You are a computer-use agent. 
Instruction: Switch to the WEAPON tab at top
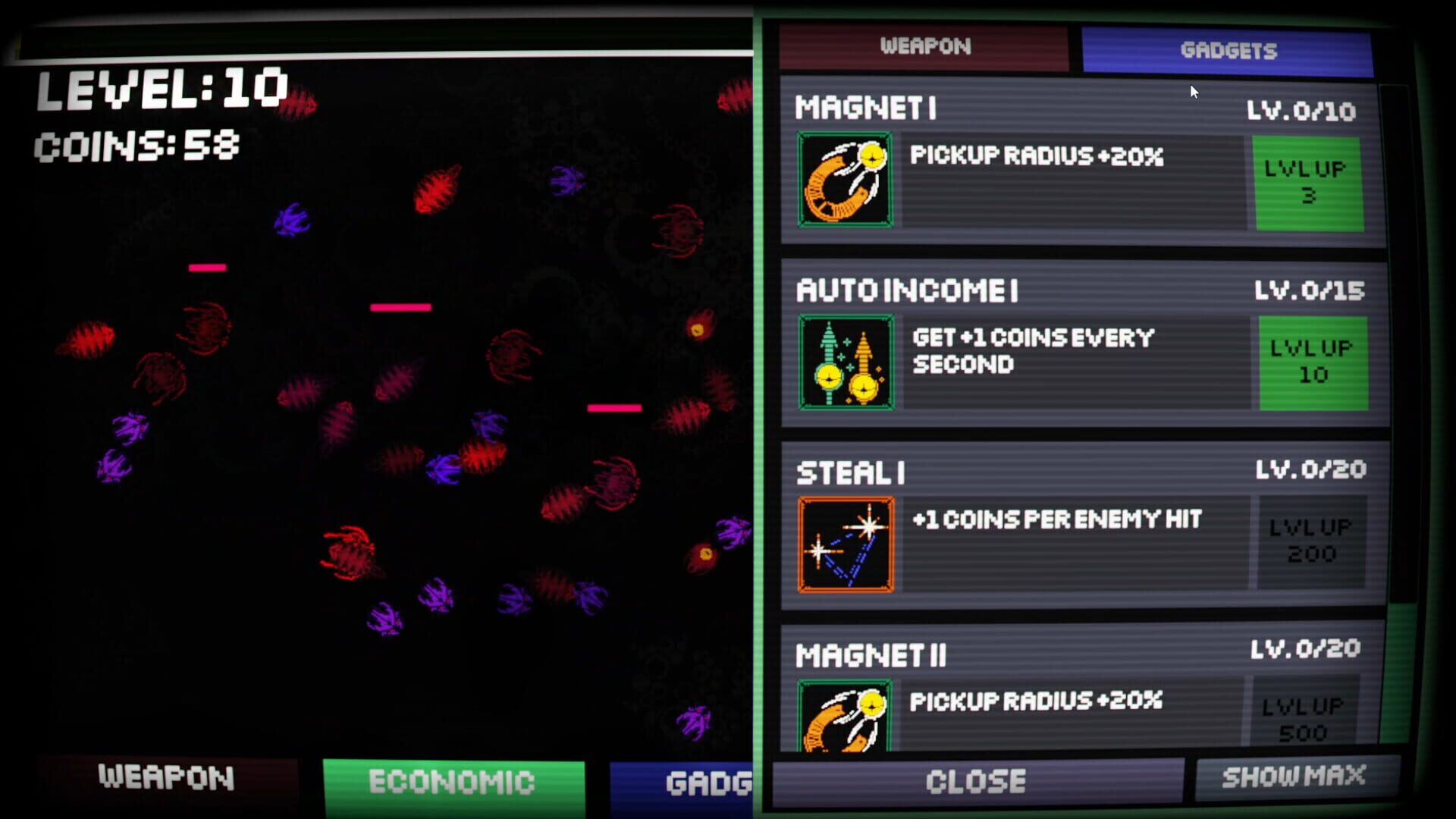(x=926, y=47)
